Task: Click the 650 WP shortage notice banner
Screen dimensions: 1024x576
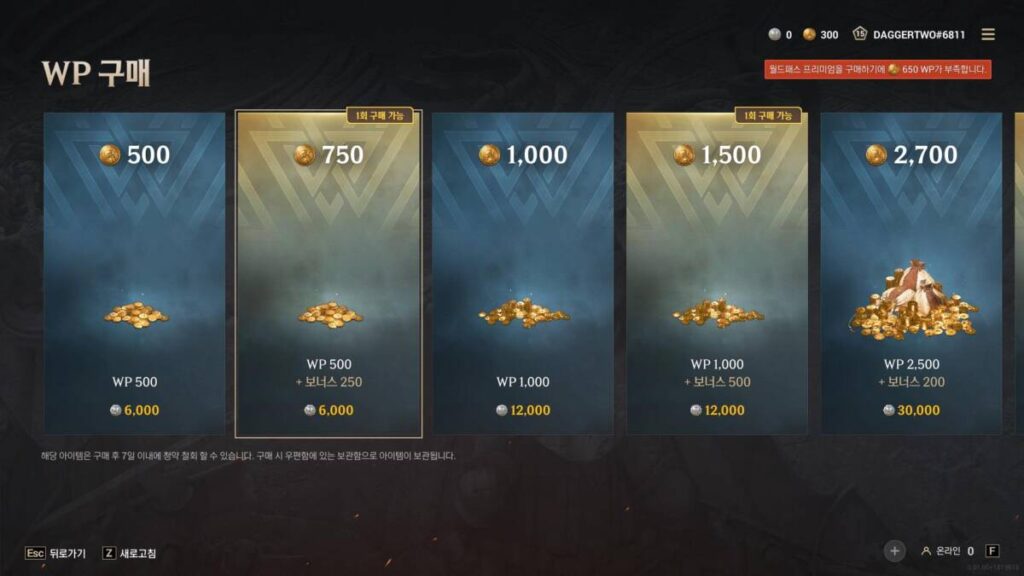Action: click(x=877, y=69)
